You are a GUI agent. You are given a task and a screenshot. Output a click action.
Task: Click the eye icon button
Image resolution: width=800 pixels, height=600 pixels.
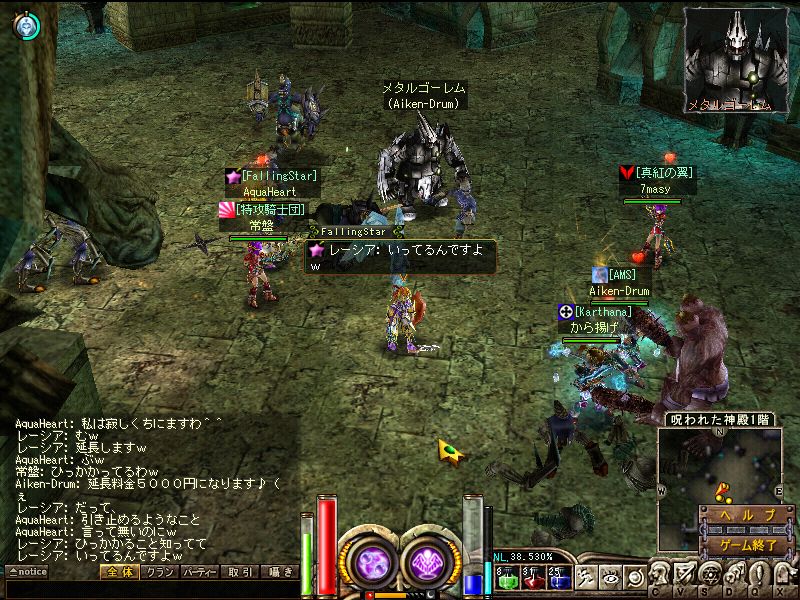(610, 576)
